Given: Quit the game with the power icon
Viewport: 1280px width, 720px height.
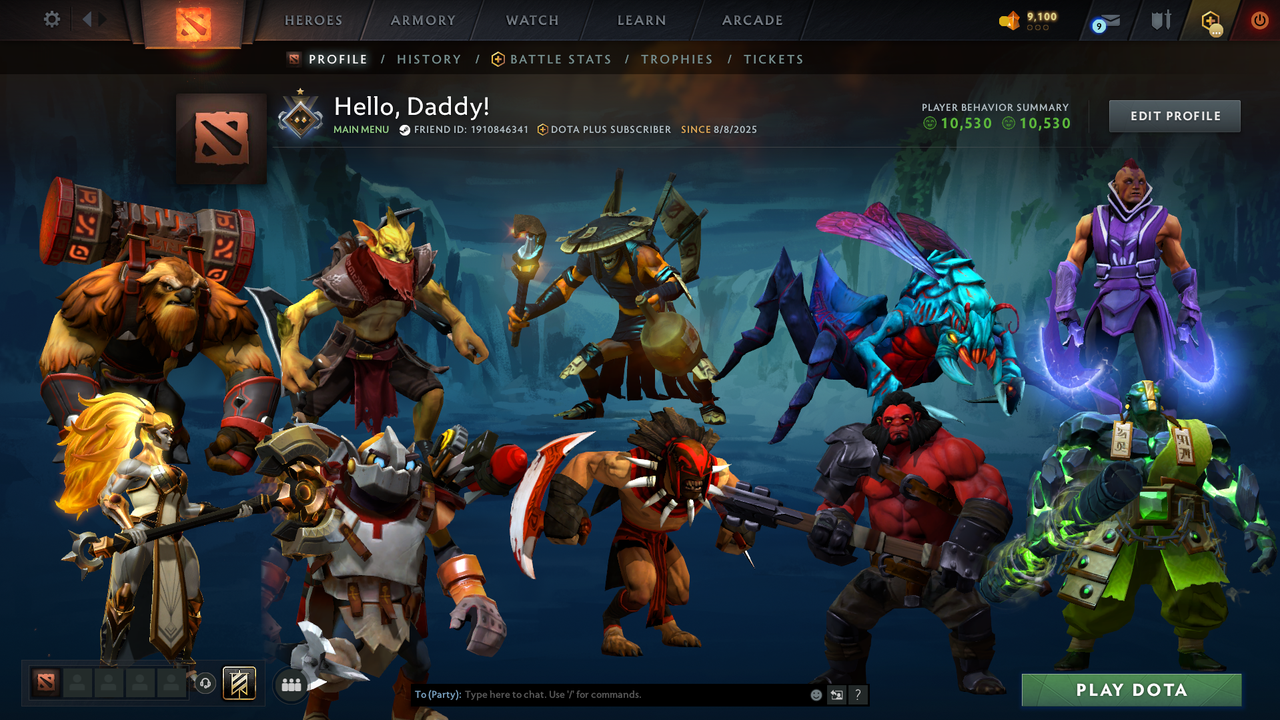Looking at the screenshot, I should point(1259,18).
